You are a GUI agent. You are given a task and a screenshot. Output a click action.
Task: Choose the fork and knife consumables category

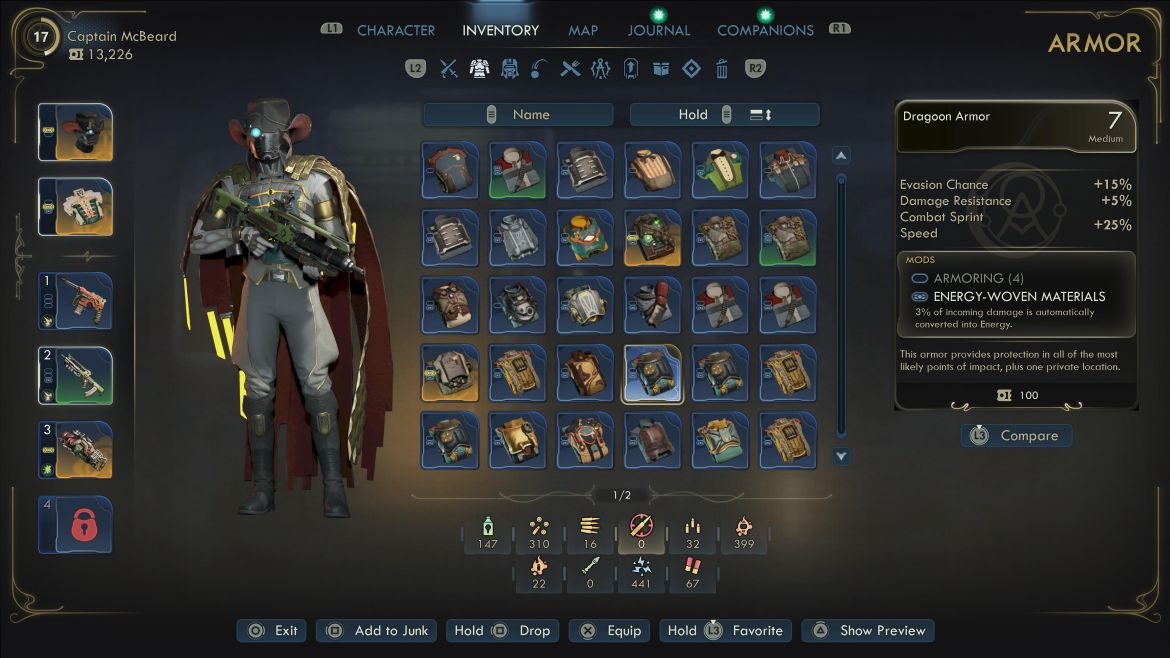click(570, 69)
